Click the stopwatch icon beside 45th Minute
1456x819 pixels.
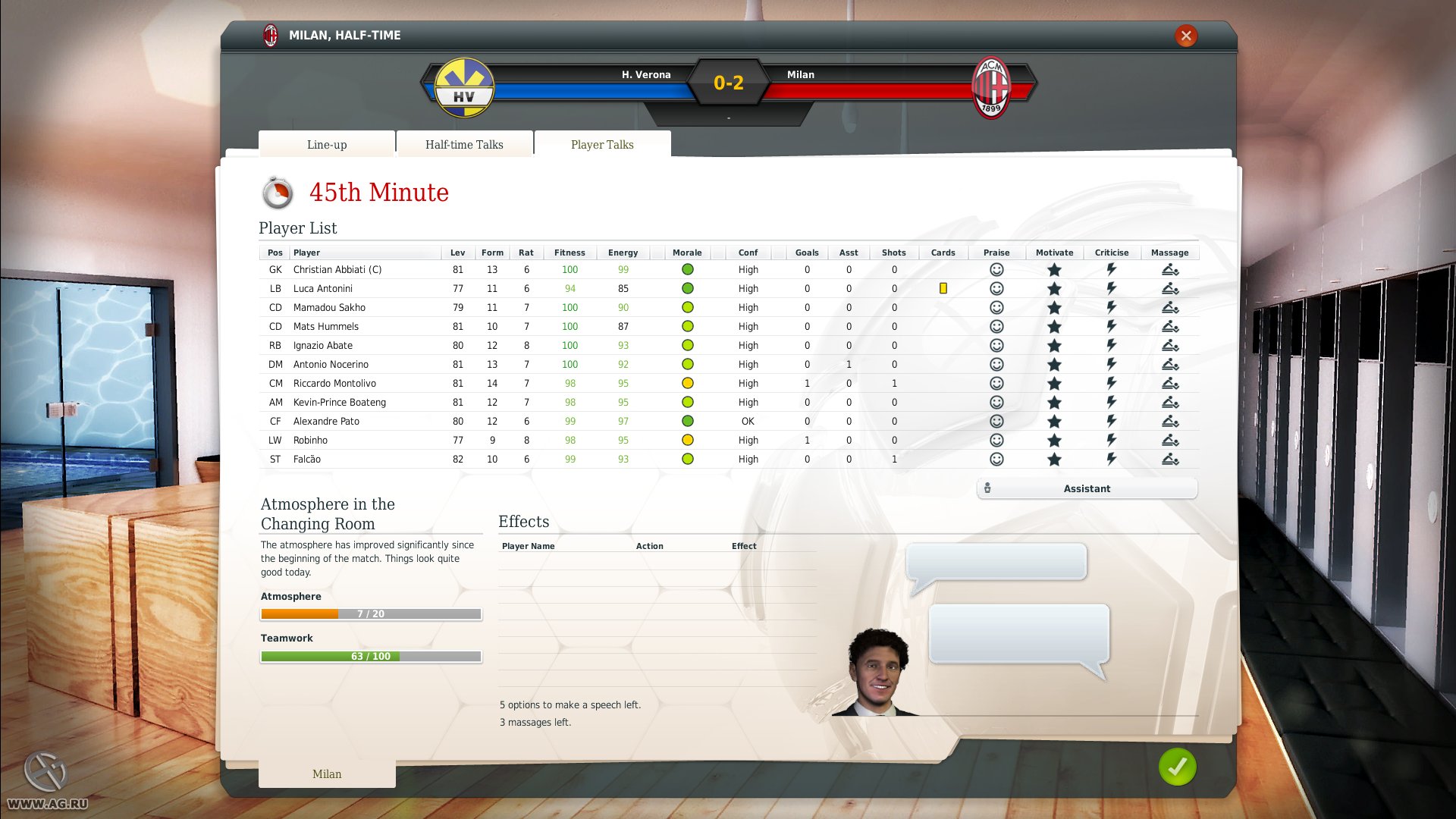278,192
